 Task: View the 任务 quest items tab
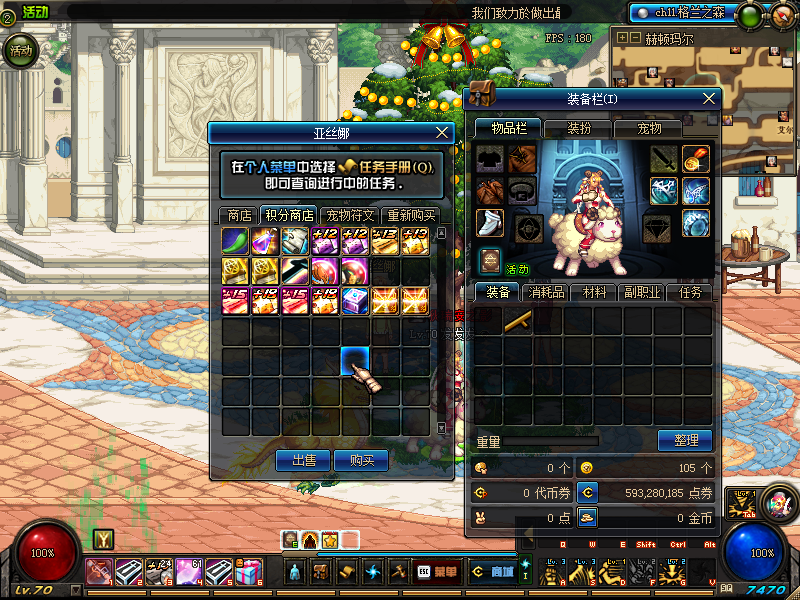tap(690, 293)
